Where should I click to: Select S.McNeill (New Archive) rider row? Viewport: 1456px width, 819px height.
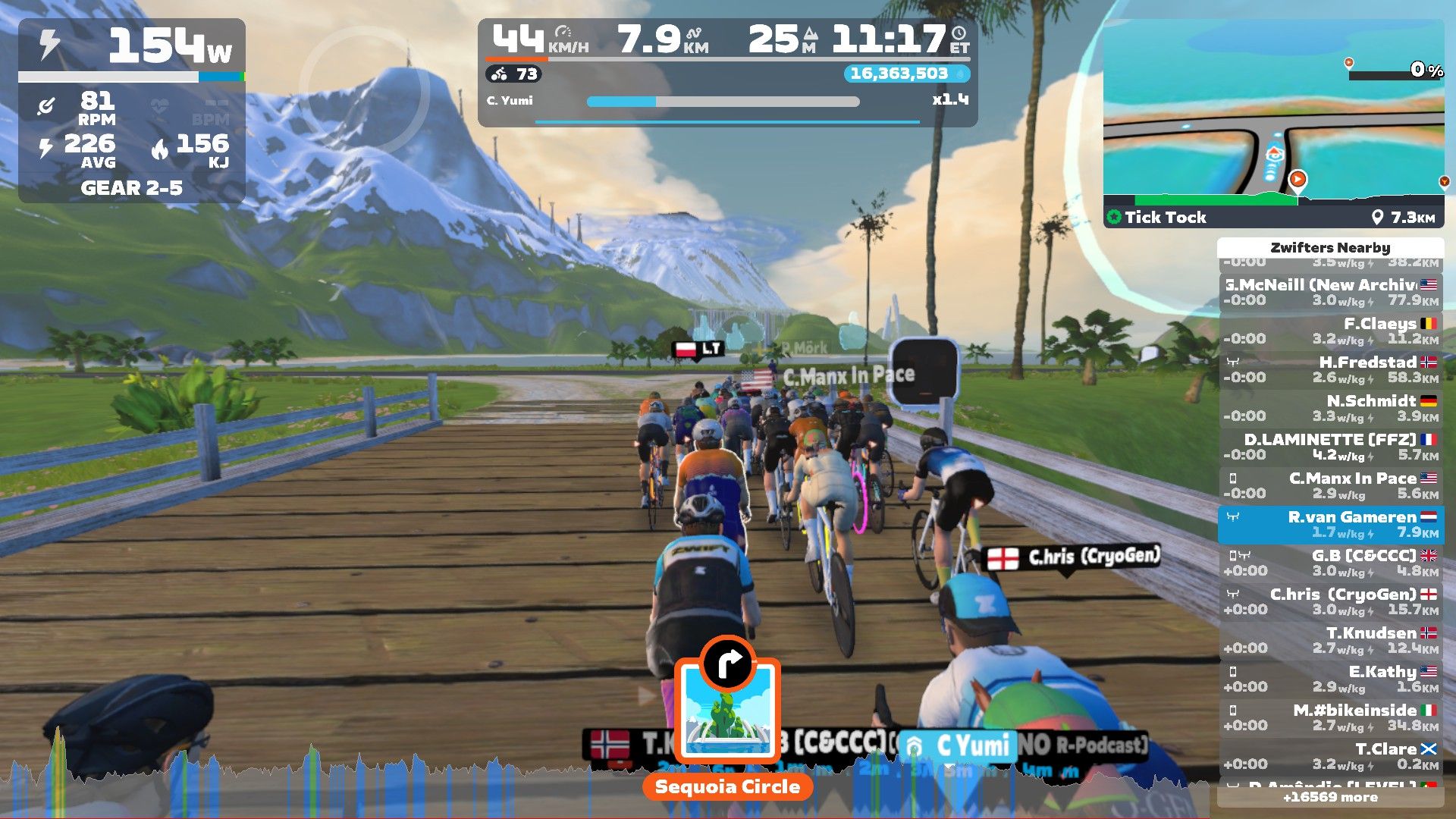pos(1331,292)
